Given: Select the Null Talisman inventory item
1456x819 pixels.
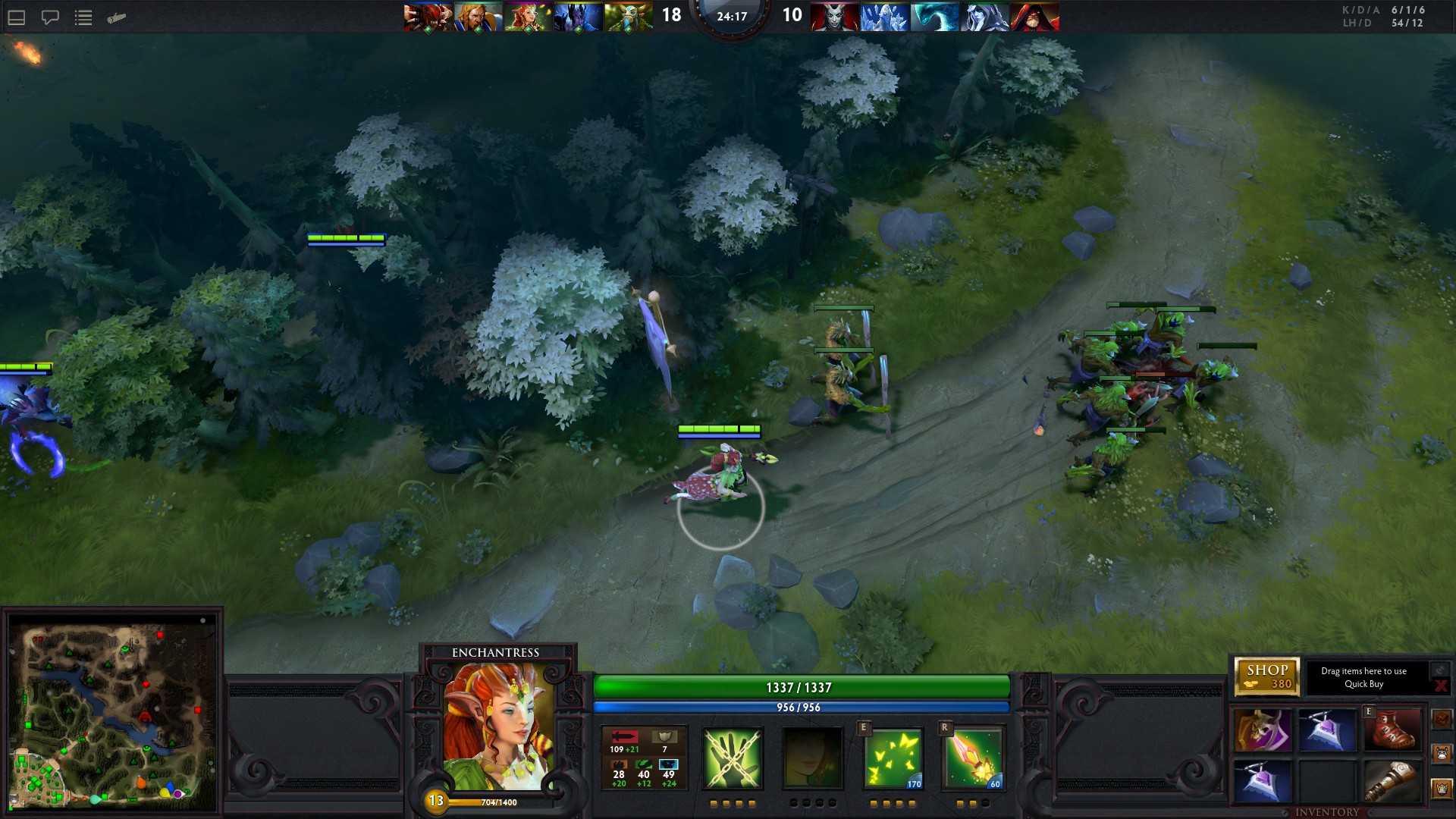Looking at the screenshot, I should pyautogui.click(x=1328, y=730).
